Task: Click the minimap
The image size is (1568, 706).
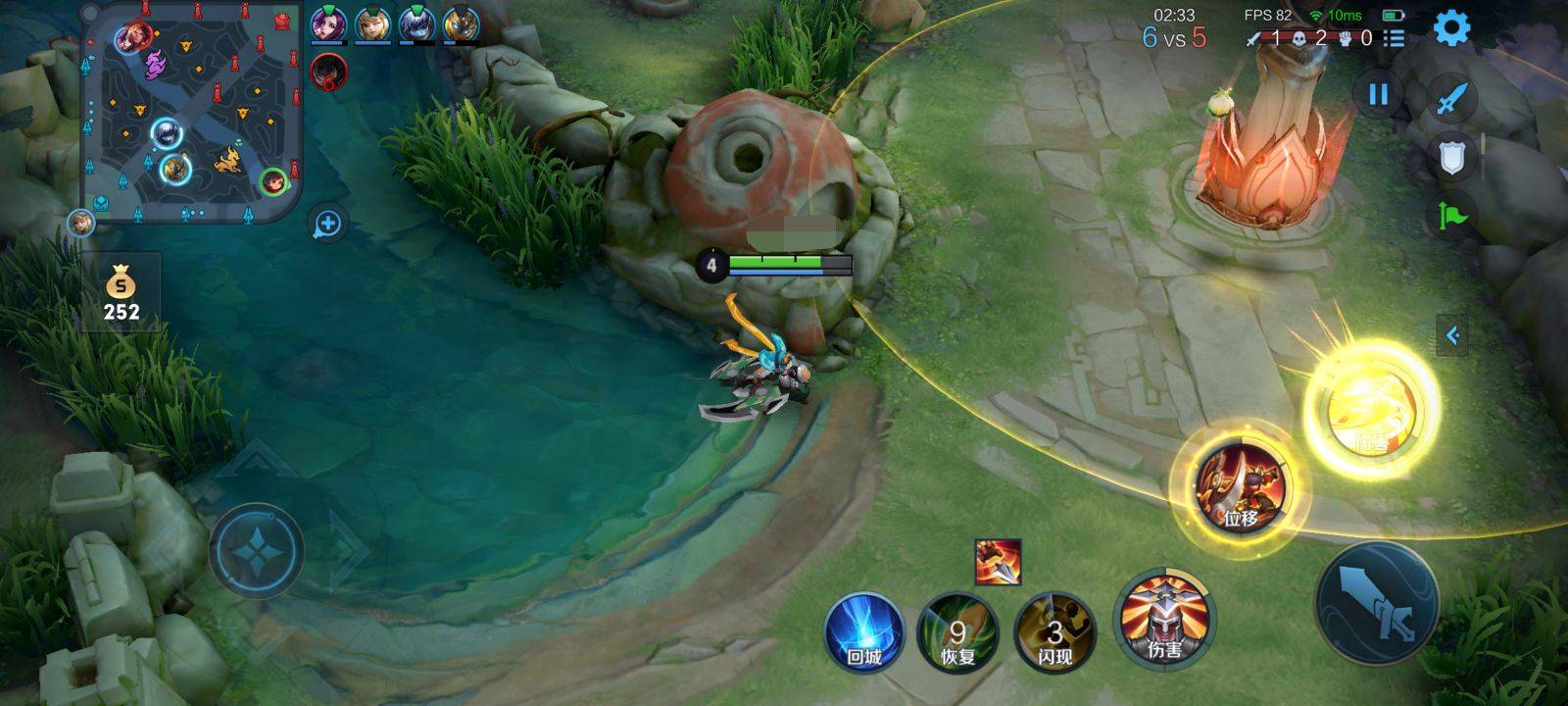Action: pos(191,111)
